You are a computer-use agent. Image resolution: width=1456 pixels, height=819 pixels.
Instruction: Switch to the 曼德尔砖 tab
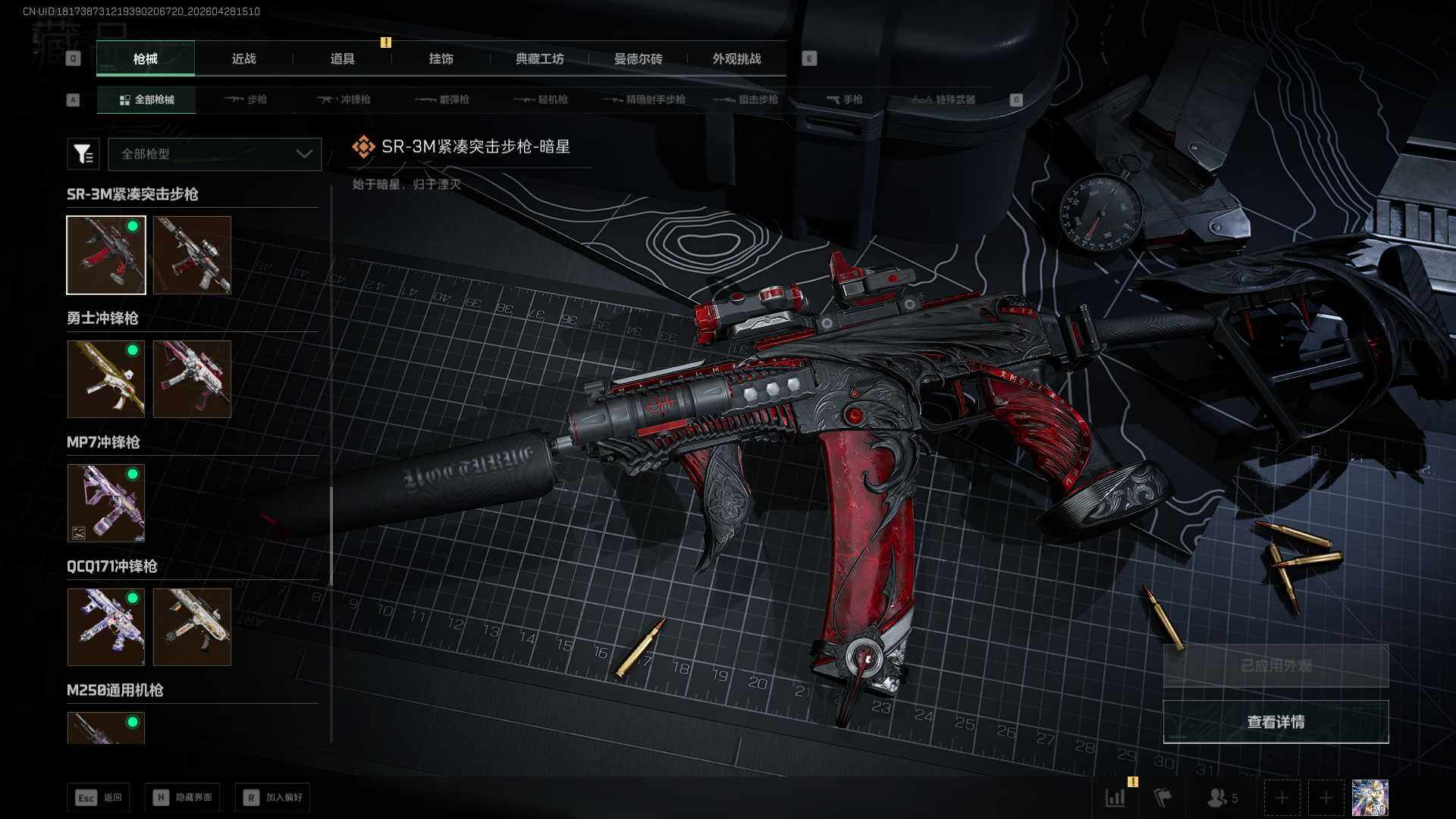click(x=638, y=58)
